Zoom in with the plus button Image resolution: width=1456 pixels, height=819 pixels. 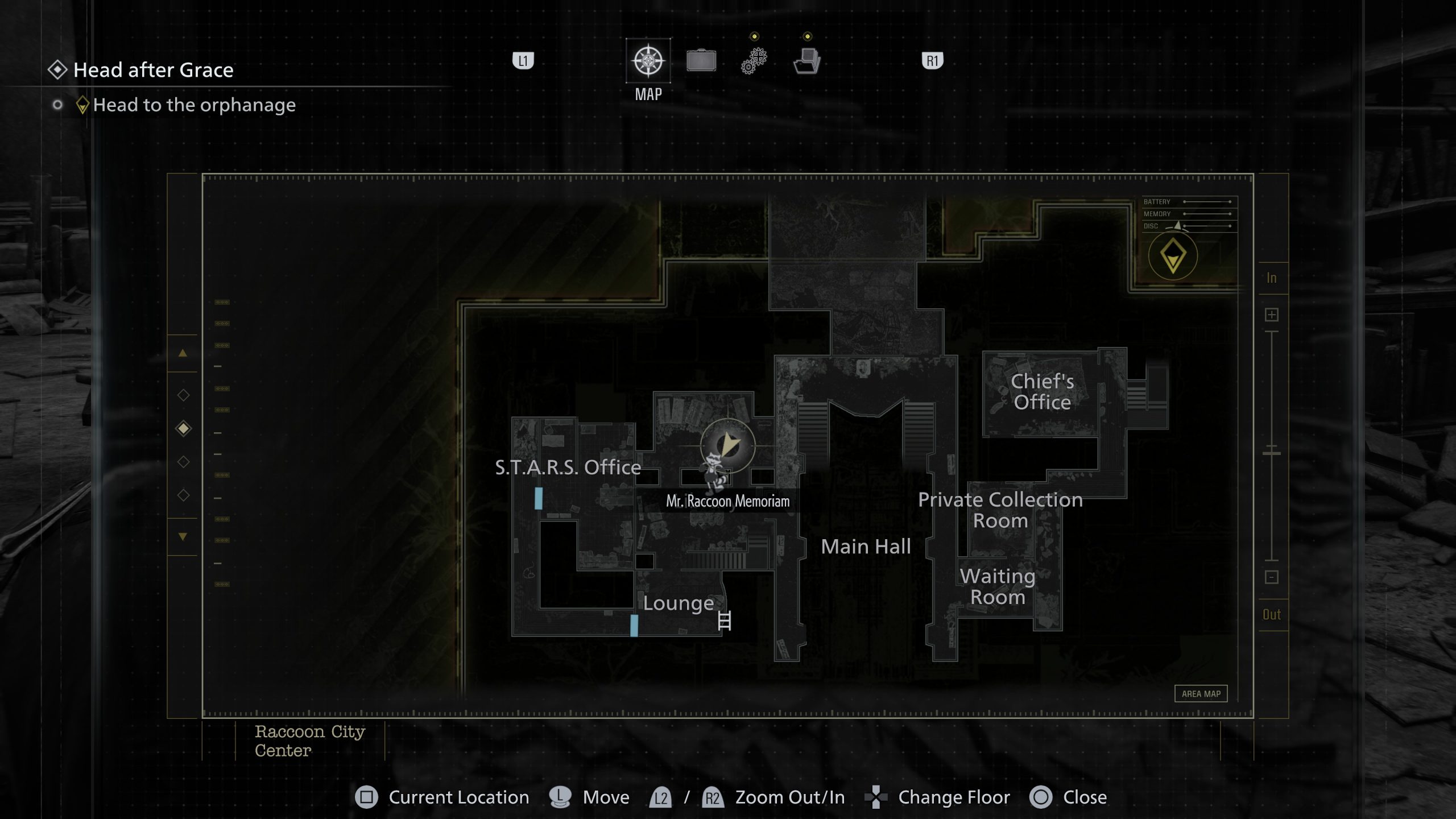[1272, 315]
